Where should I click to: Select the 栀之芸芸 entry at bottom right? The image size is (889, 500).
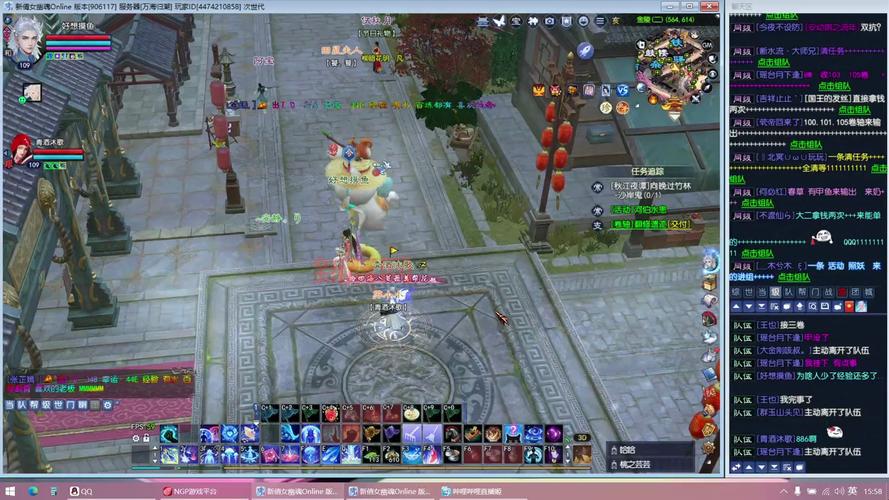pyautogui.click(x=634, y=464)
